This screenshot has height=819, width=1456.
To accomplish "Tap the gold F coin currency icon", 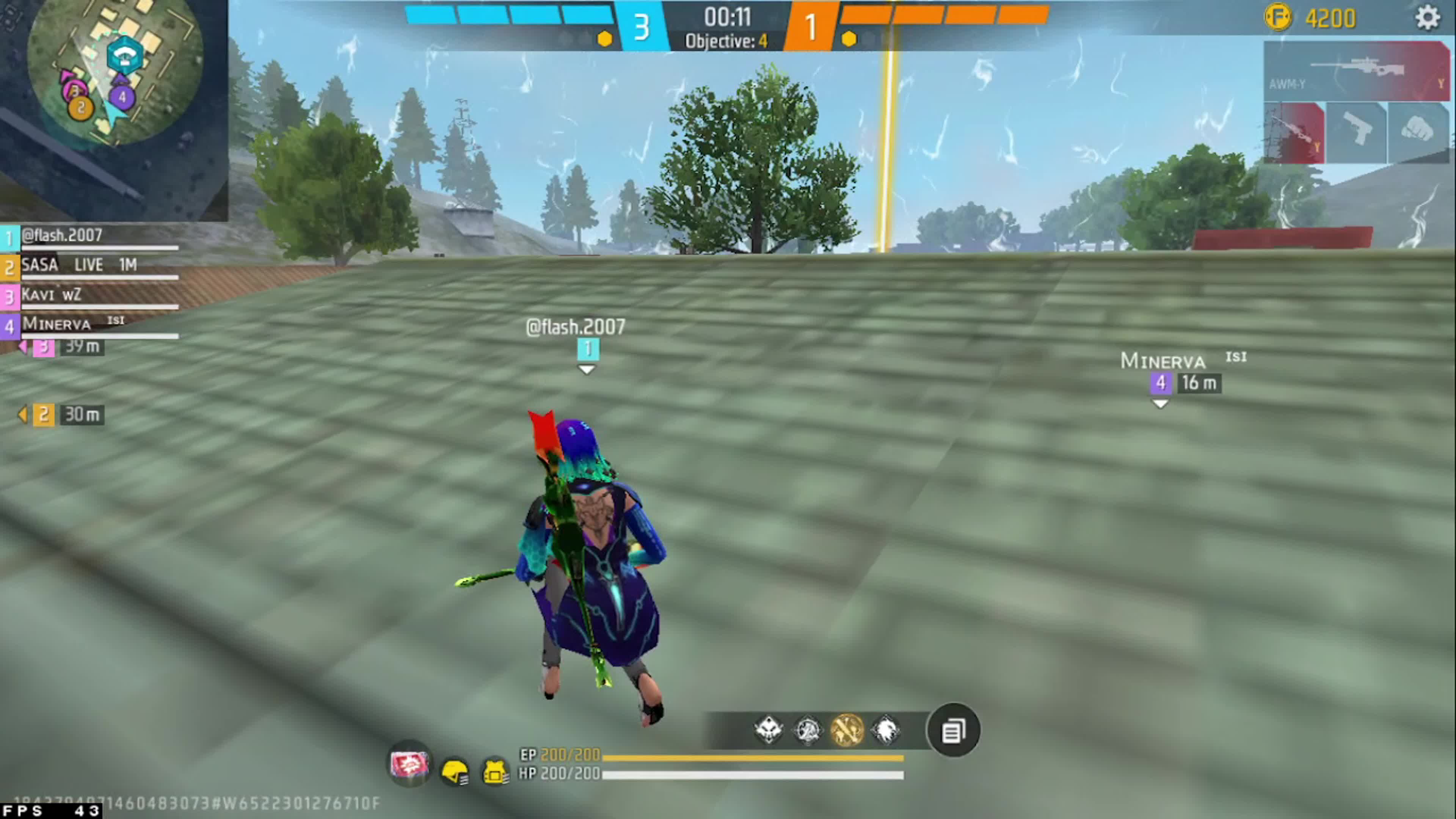I will (x=1278, y=18).
